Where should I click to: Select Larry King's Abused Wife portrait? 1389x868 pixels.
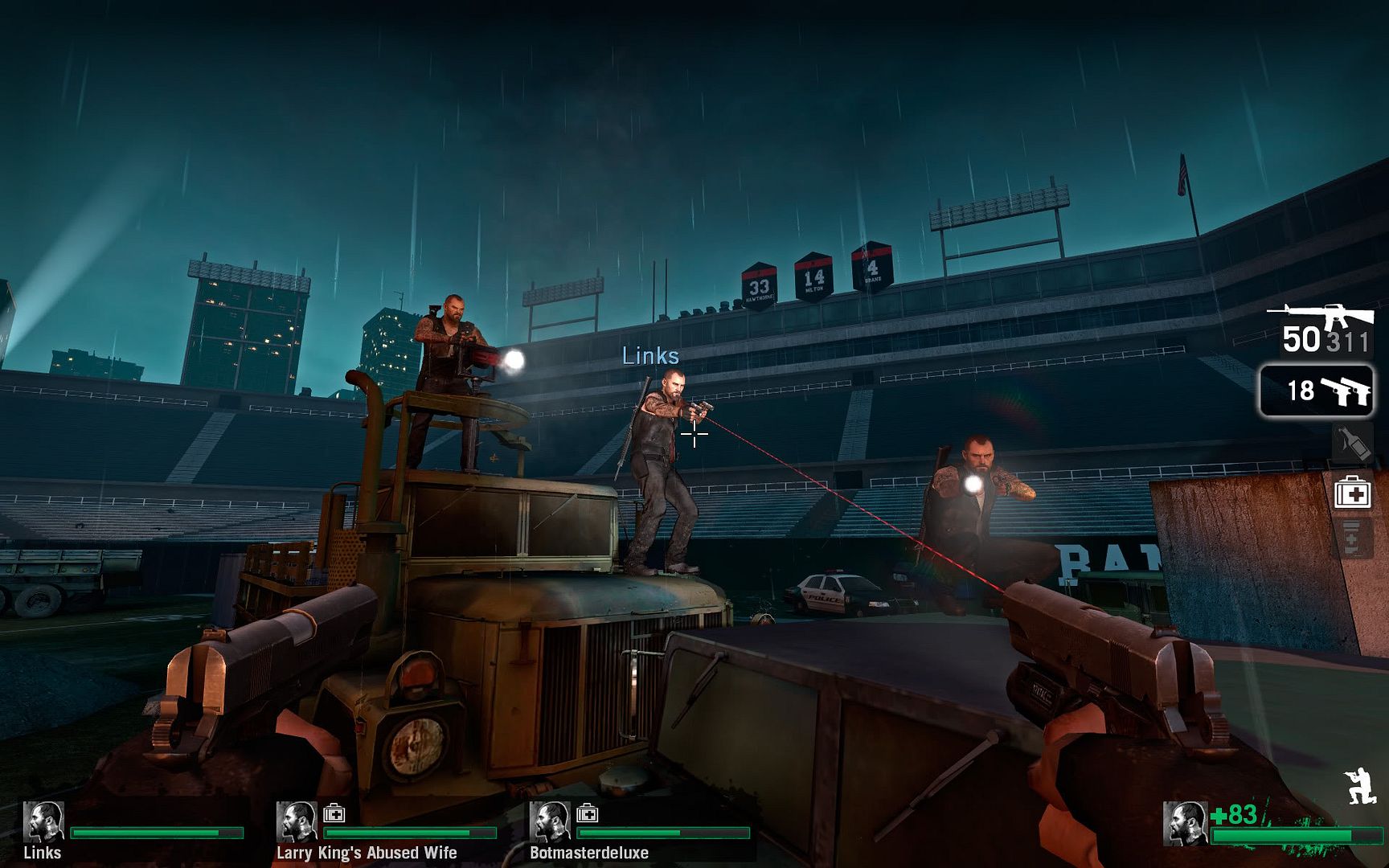pos(297,821)
